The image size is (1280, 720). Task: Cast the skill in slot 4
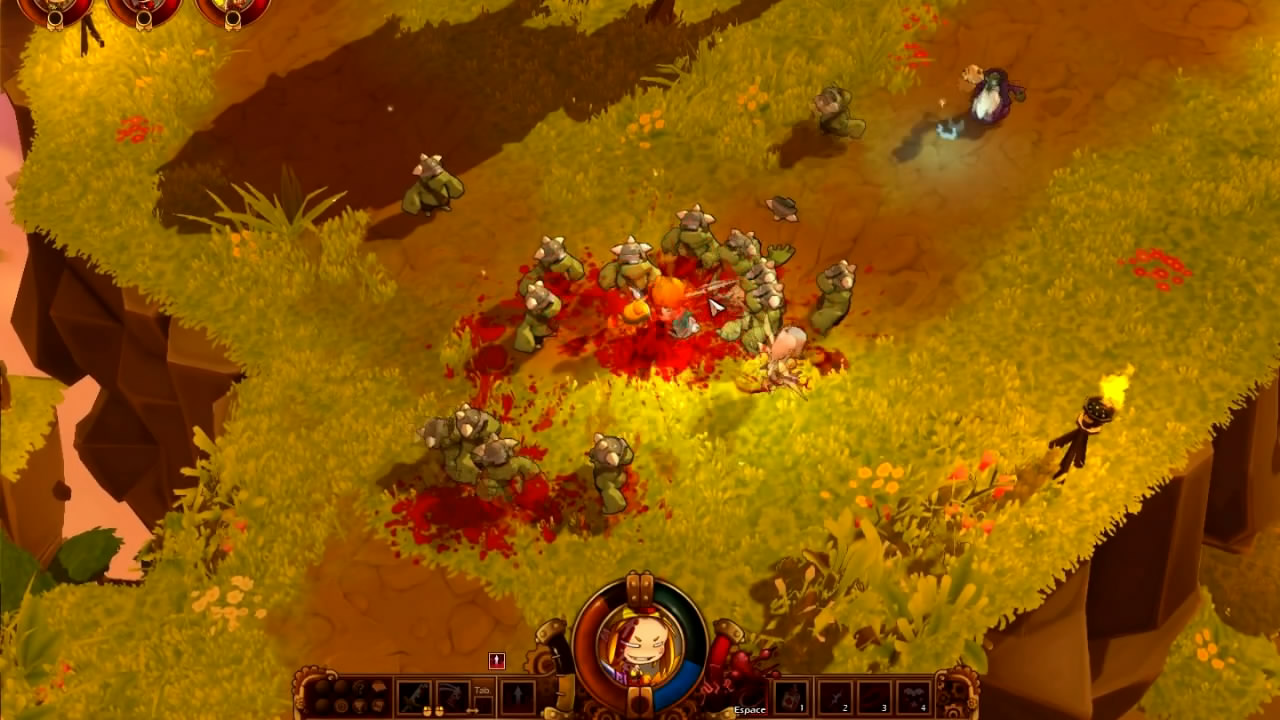click(913, 696)
